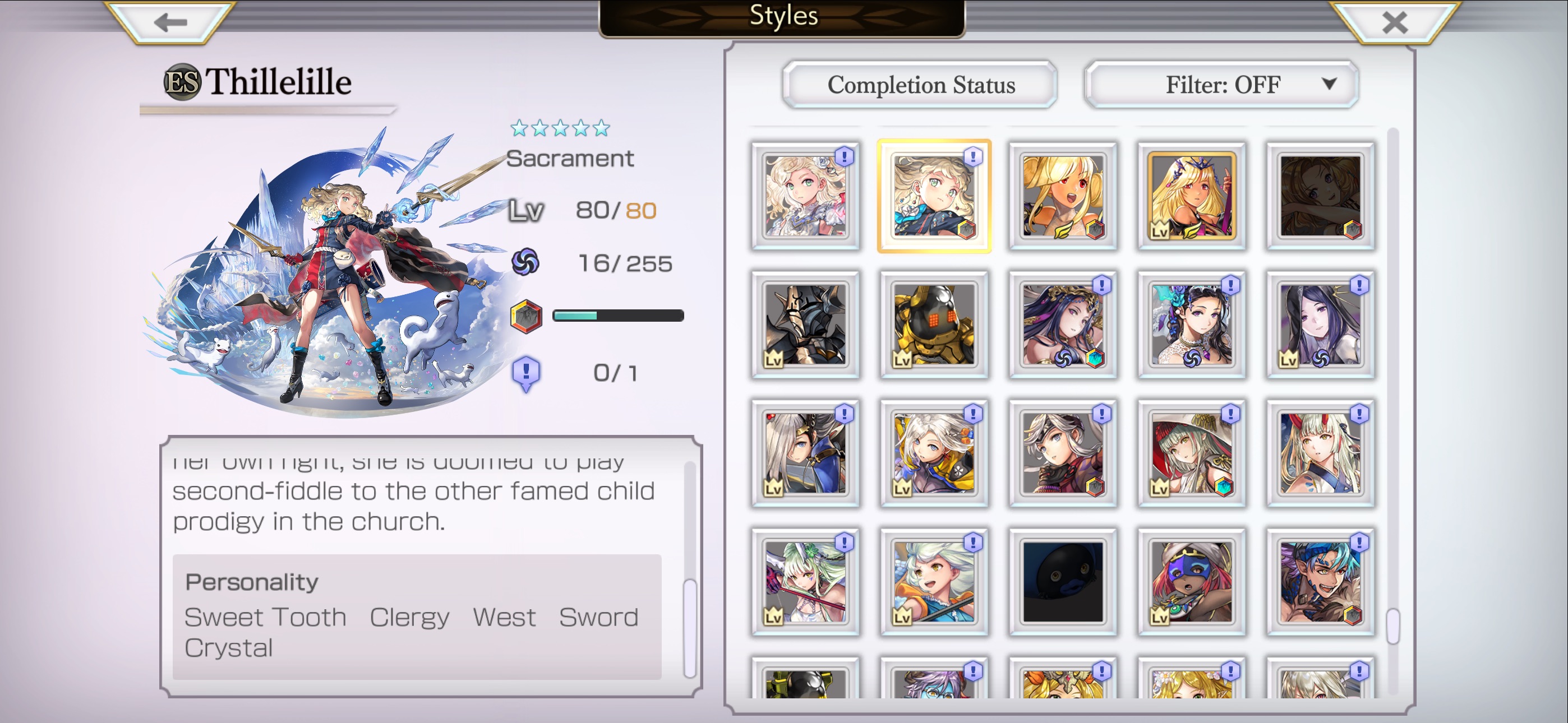Screen dimensions: 1568x723
Task: Open Completion Status
Action: pyautogui.click(x=920, y=85)
